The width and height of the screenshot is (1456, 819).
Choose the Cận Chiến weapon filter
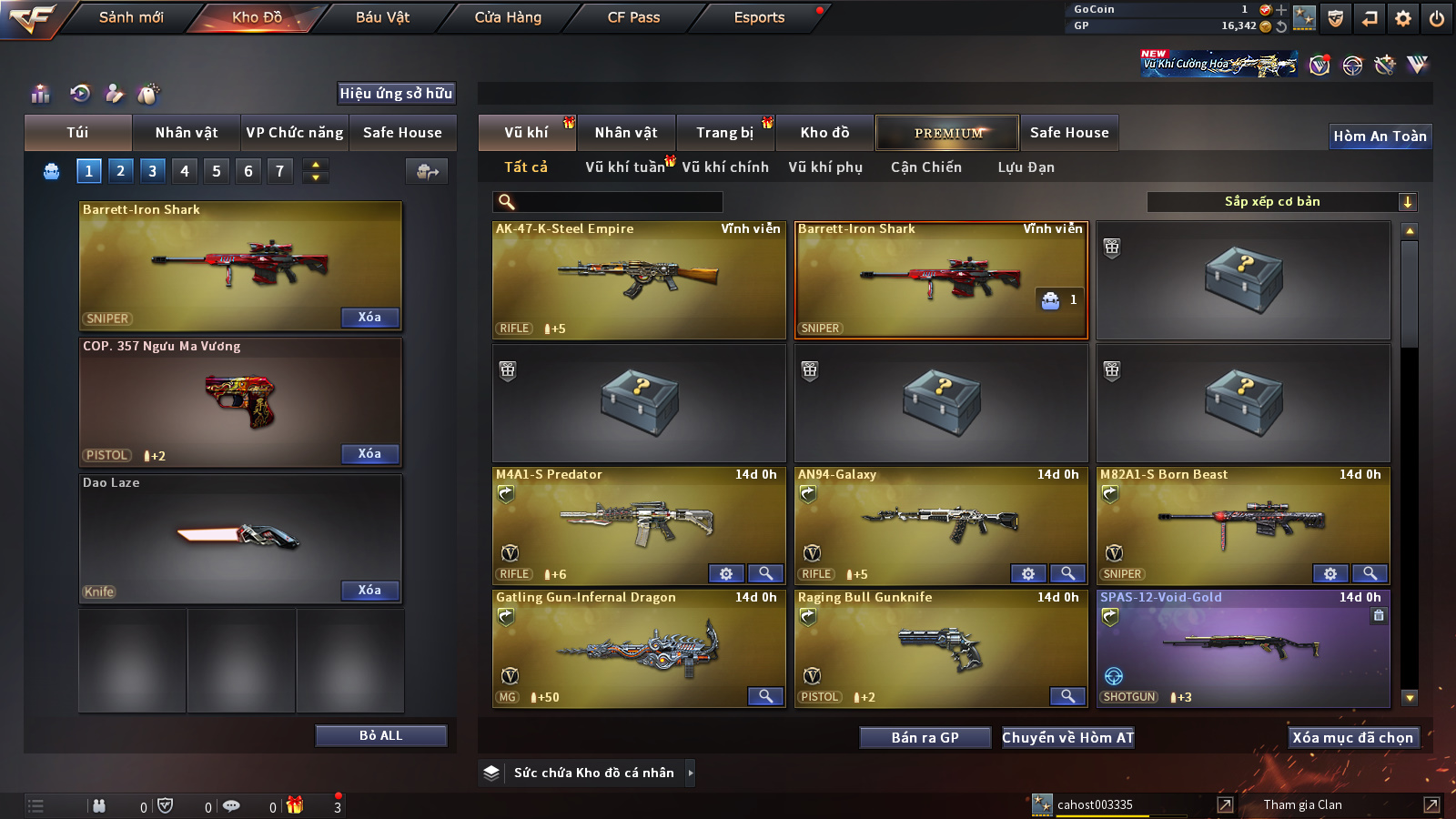click(x=925, y=167)
